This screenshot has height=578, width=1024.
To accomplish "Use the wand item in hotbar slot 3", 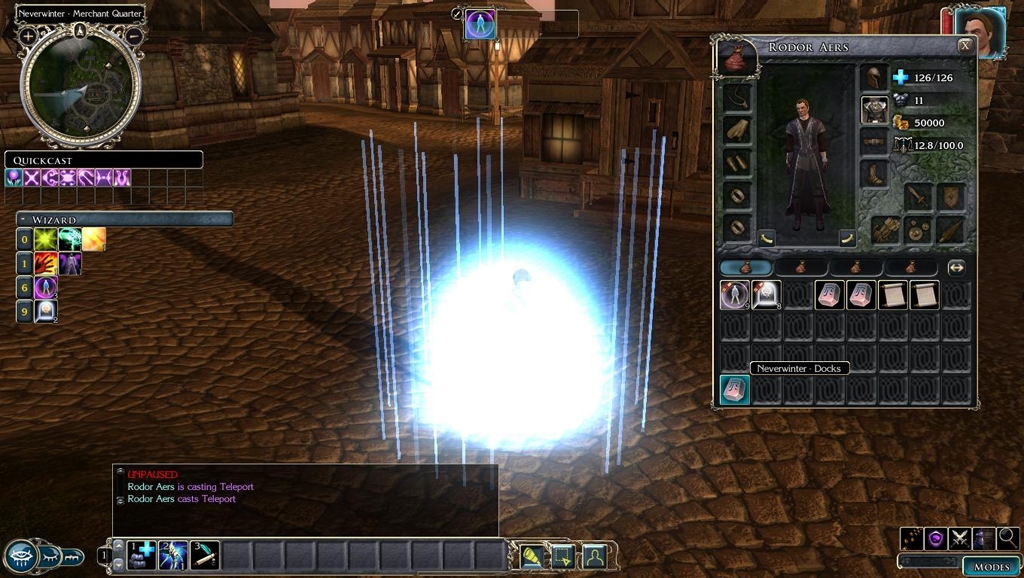I will 205,554.
